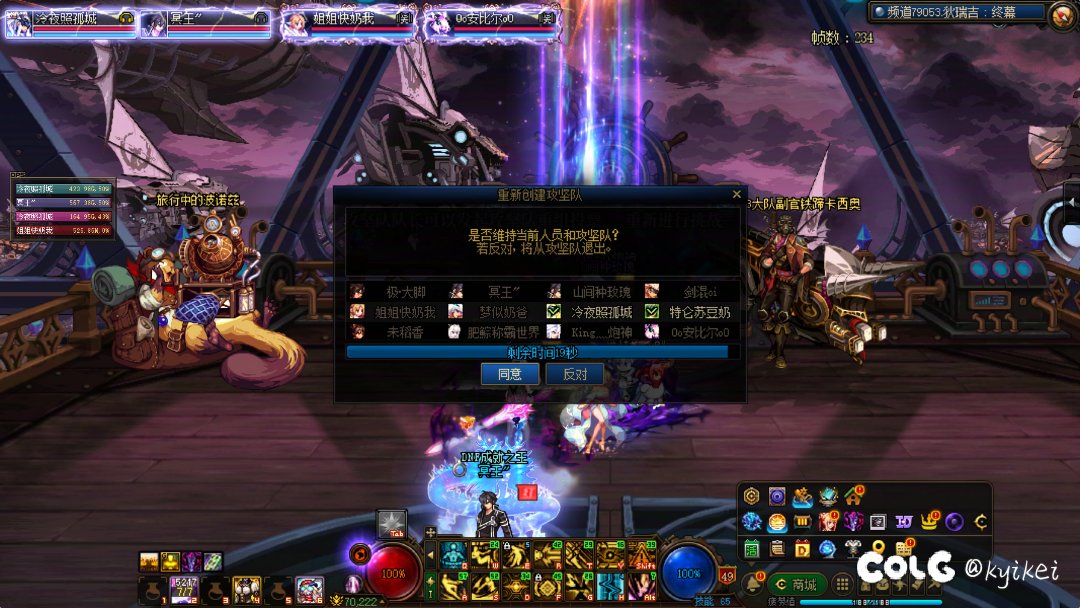This screenshot has height=608, width=1080.
Task: Close the raid re-creation dialog
Action: (737, 194)
